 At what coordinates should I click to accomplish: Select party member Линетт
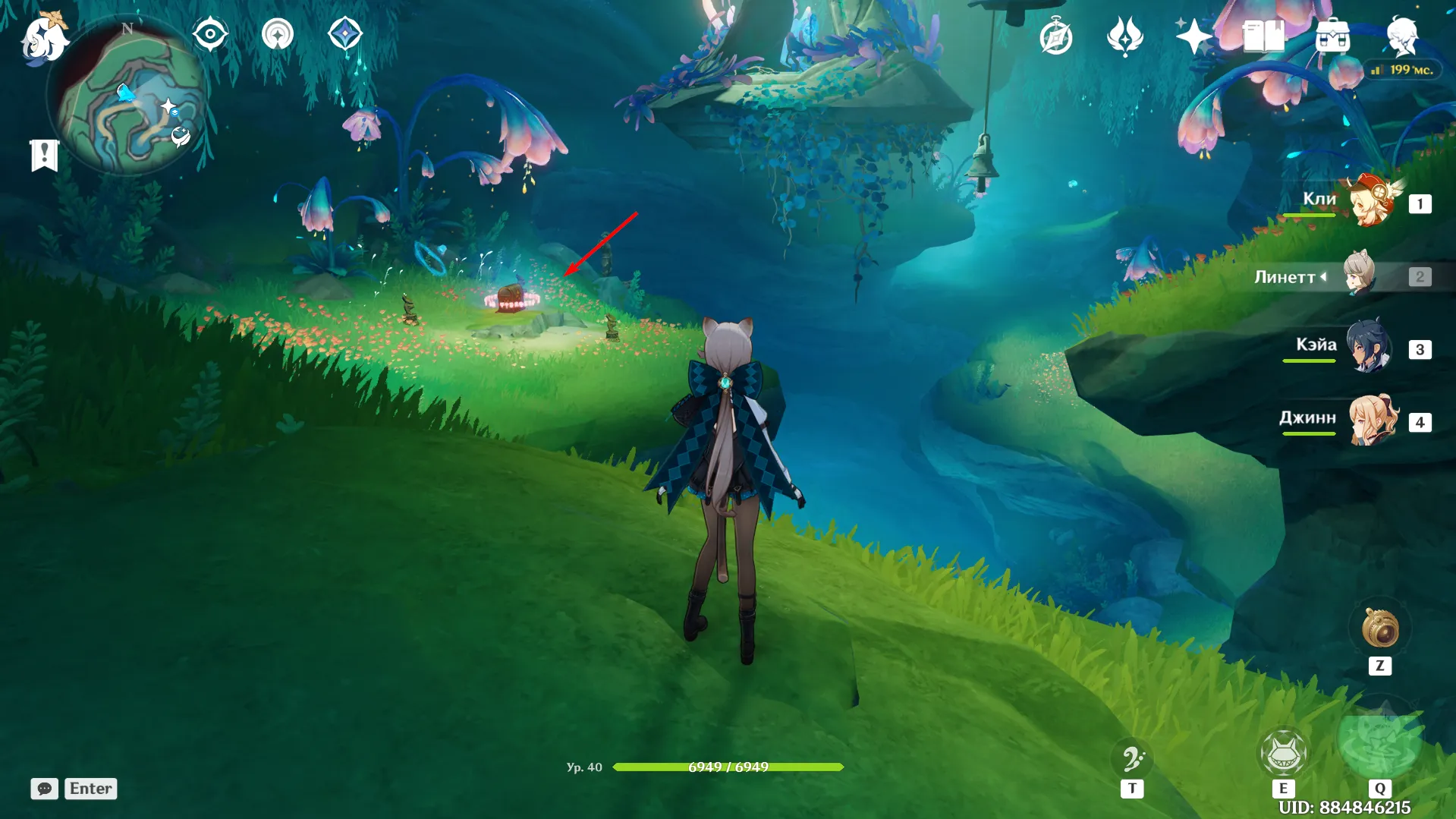[x=1359, y=276]
